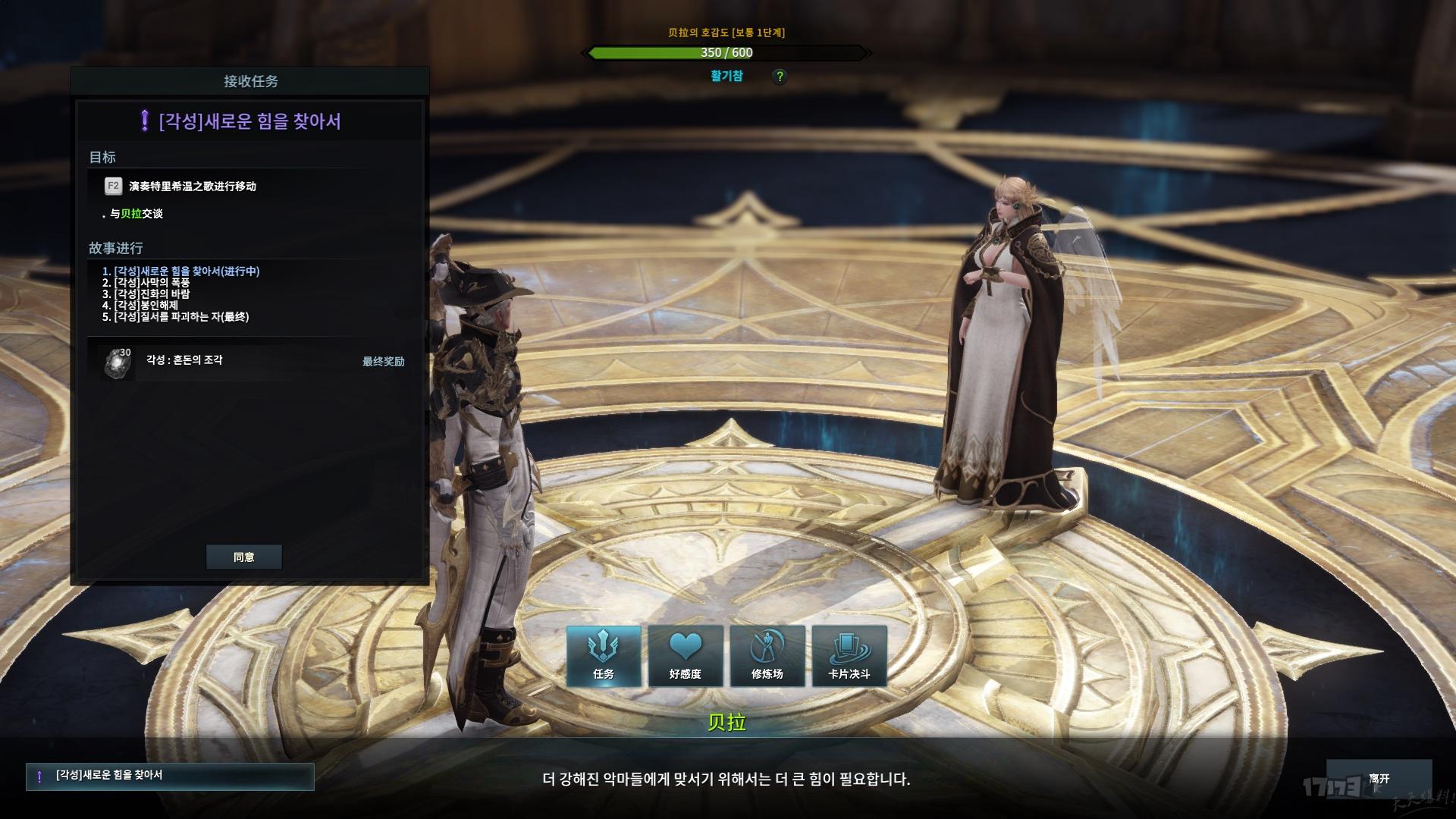This screenshot has width=1456, height=819.
Task: Click the green question mark help icon
Action: [779, 77]
